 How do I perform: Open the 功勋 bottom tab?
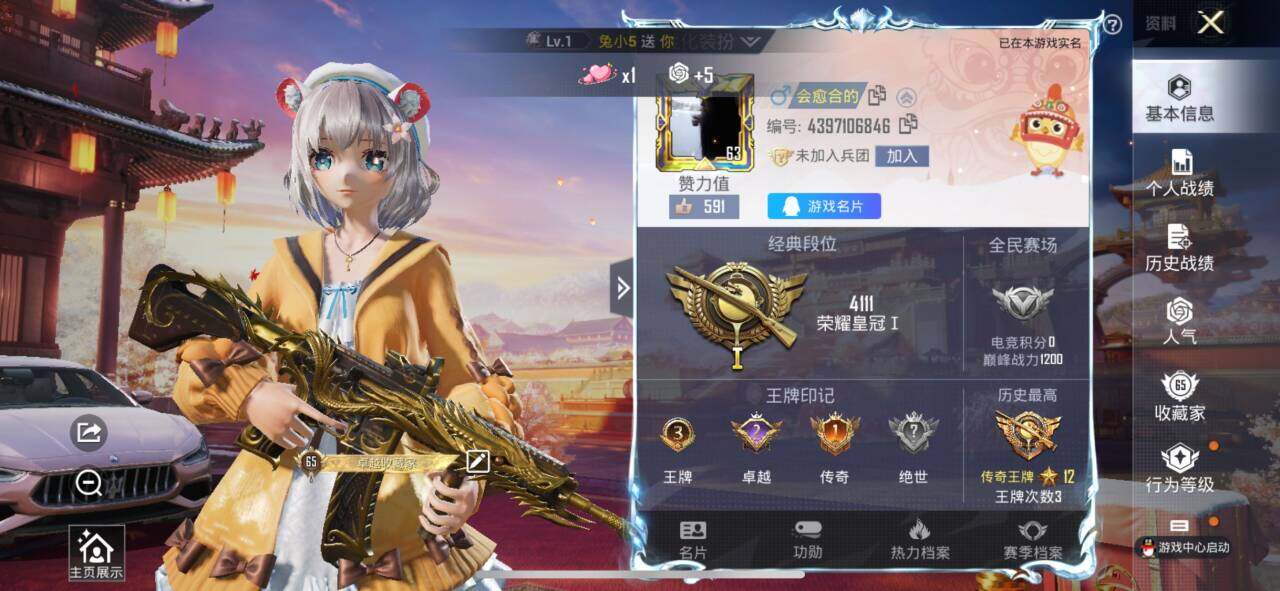807,540
